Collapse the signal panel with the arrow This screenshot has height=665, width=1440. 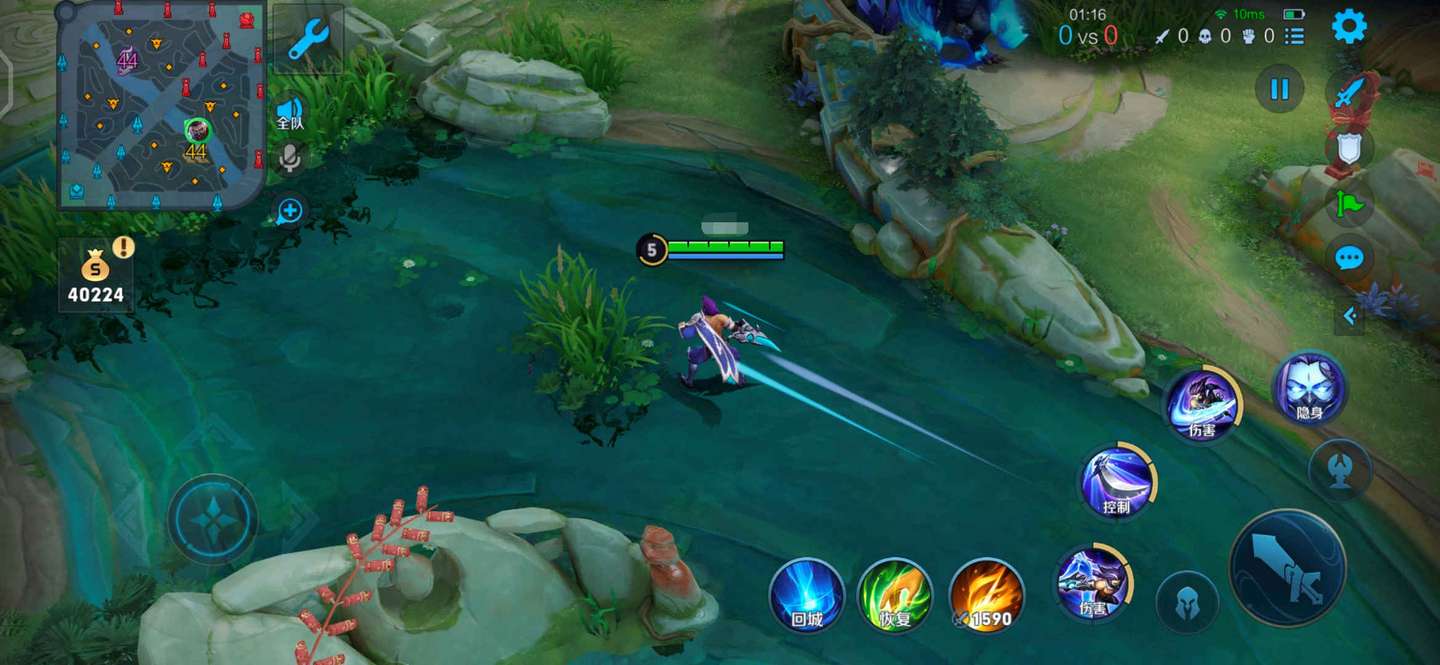click(1349, 316)
